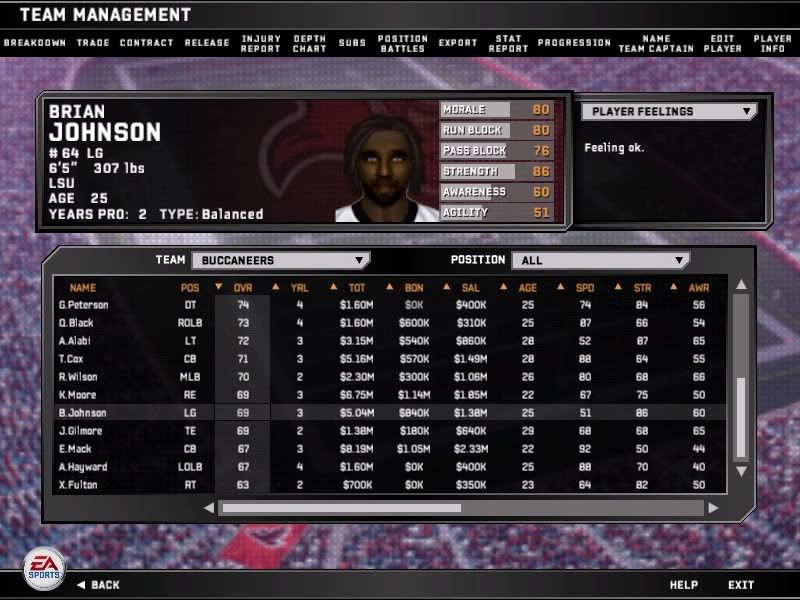
Task: Open the Trade menu option
Action: [93, 43]
